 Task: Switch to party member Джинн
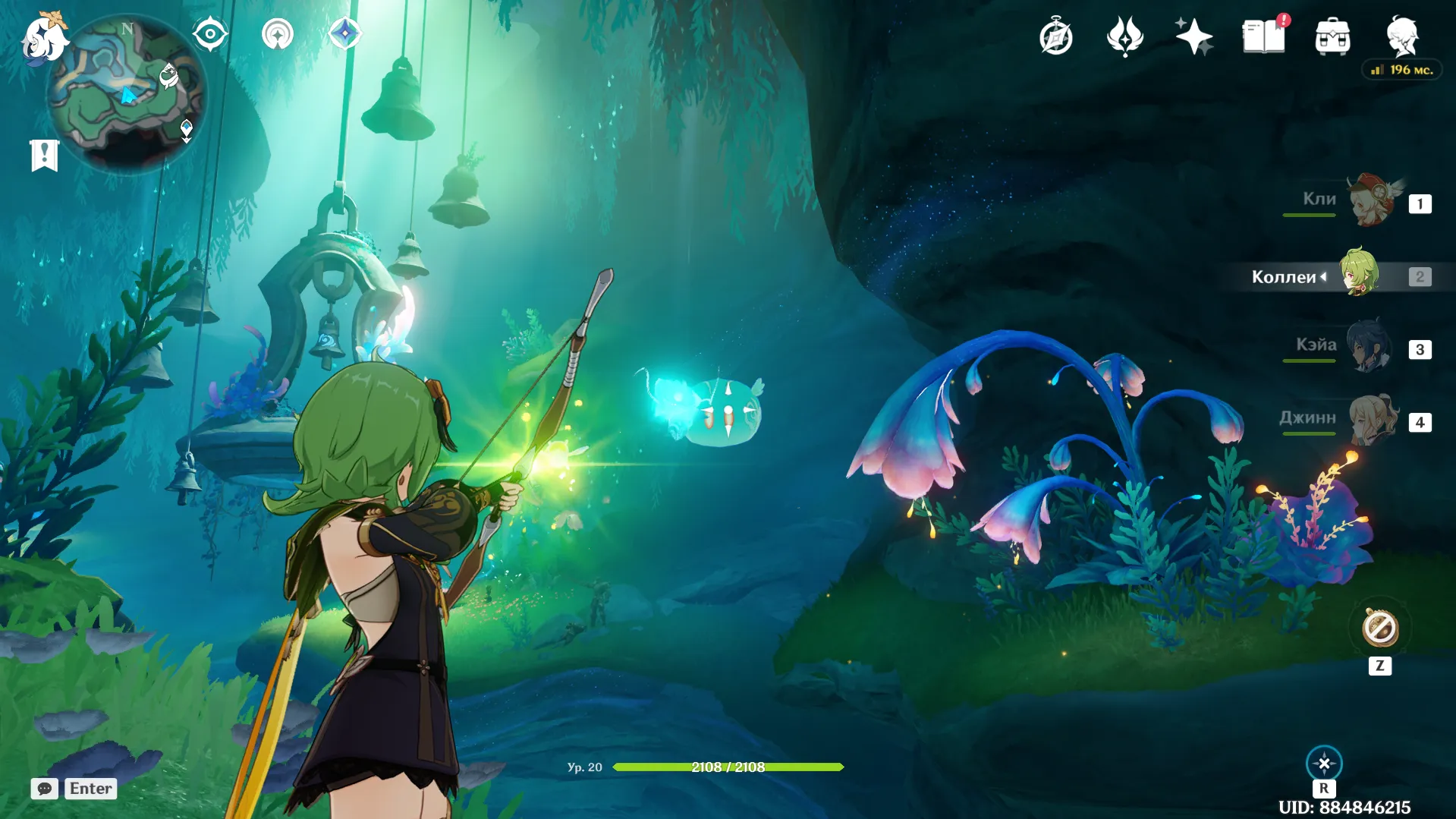pyautogui.click(x=1373, y=420)
